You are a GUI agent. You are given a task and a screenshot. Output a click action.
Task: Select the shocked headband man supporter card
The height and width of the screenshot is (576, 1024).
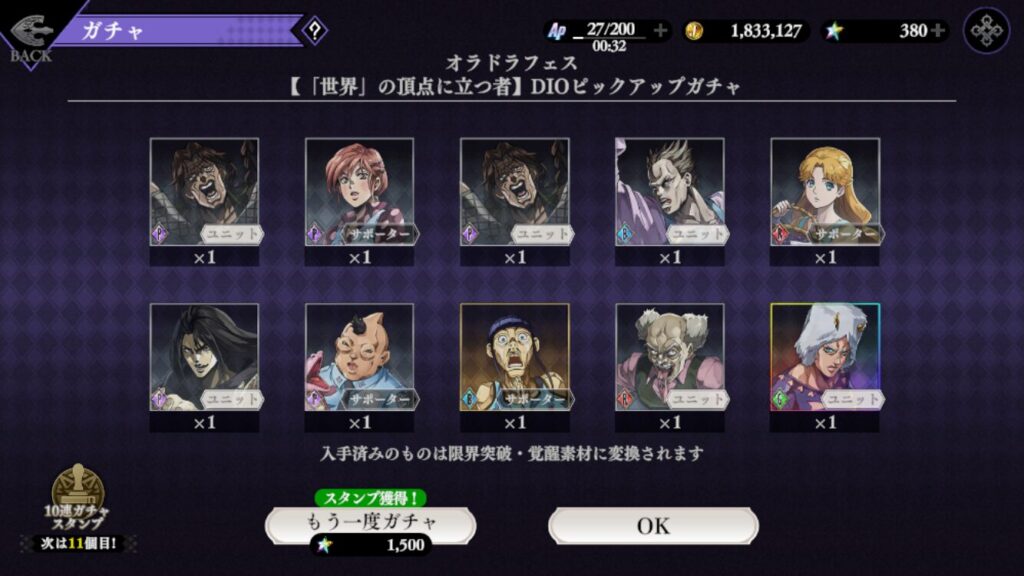point(514,358)
